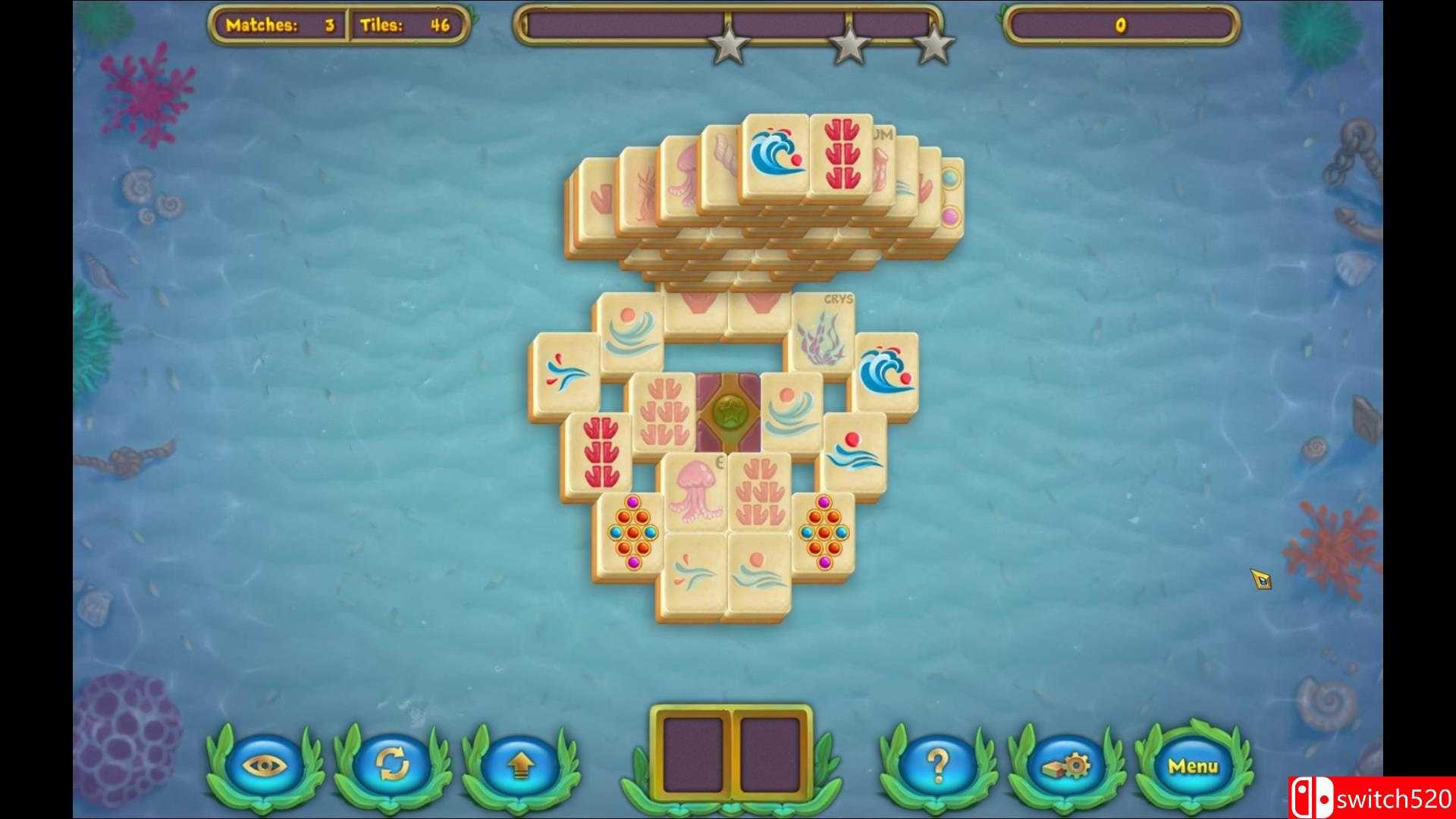The image size is (1456, 819).
Task: Click the Matches counter
Action: (x=278, y=24)
